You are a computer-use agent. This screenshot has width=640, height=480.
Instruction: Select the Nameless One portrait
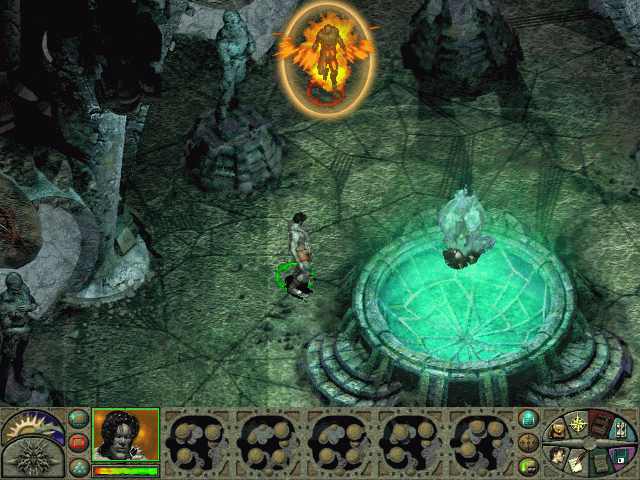[x=124, y=435]
